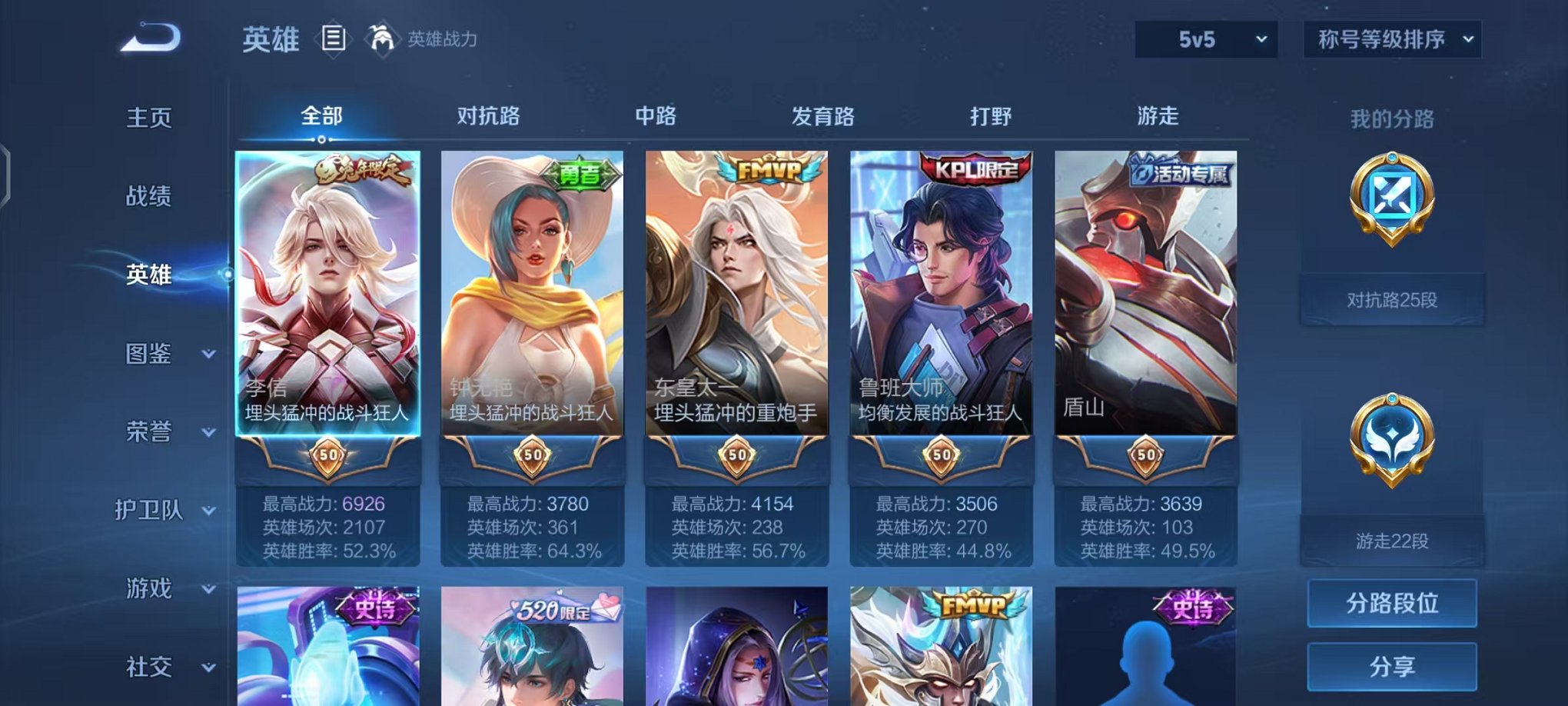Switch to the 发育路 tab
The width and height of the screenshot is (1568, 706).
(x=822, y=115)
